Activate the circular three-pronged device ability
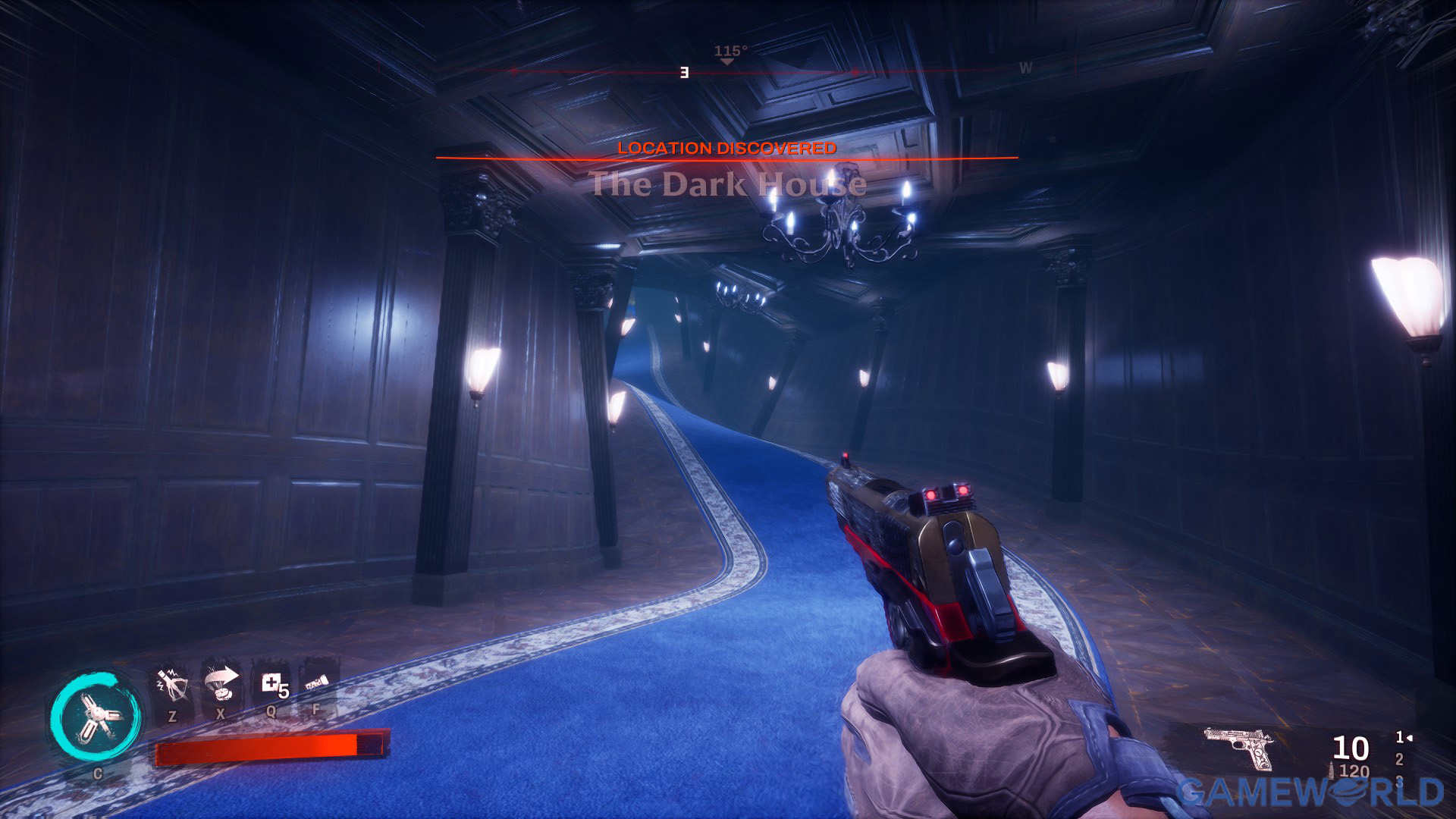1456x819 pixels. click(x=96, y=717)
